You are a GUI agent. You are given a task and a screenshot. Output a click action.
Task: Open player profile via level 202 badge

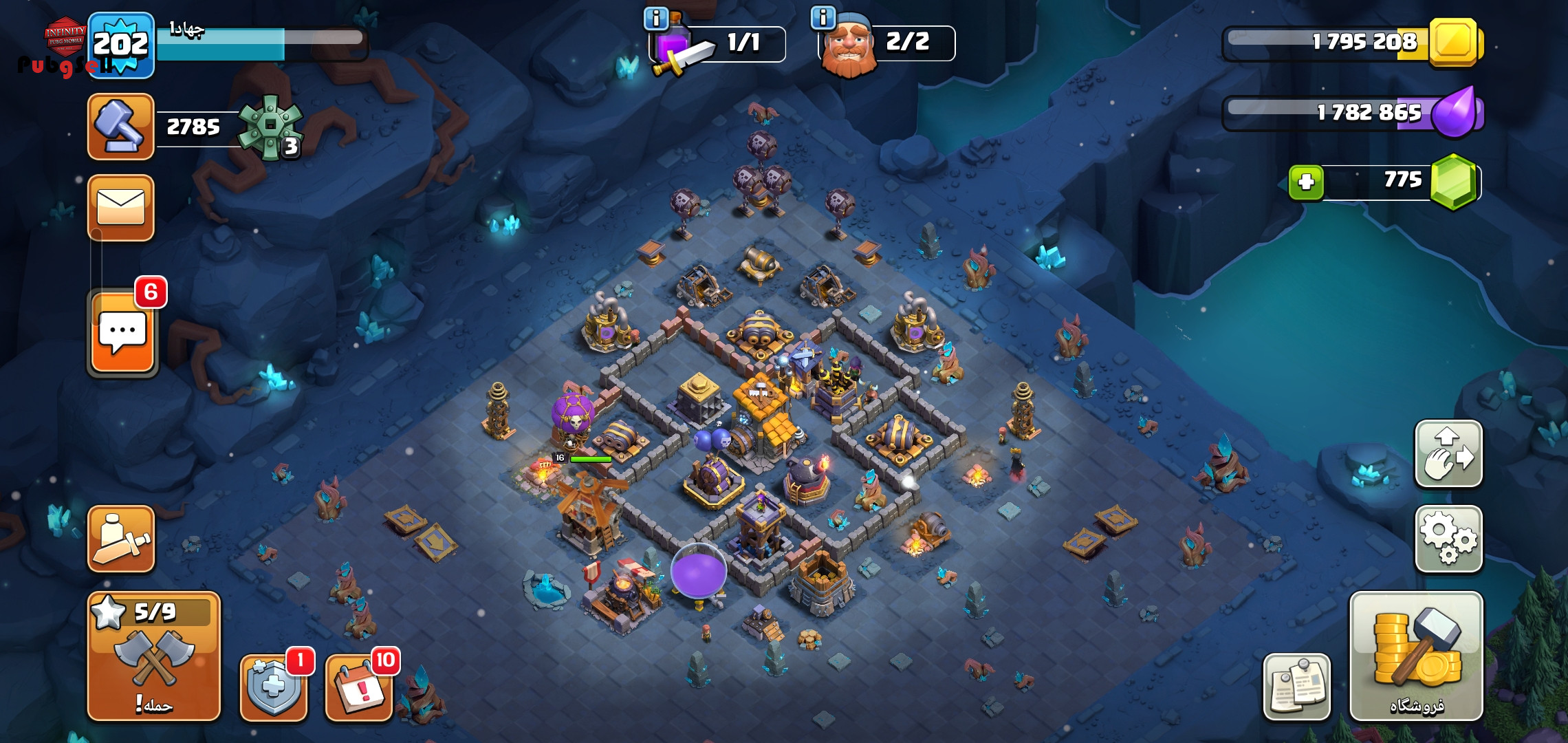[121, 45]
